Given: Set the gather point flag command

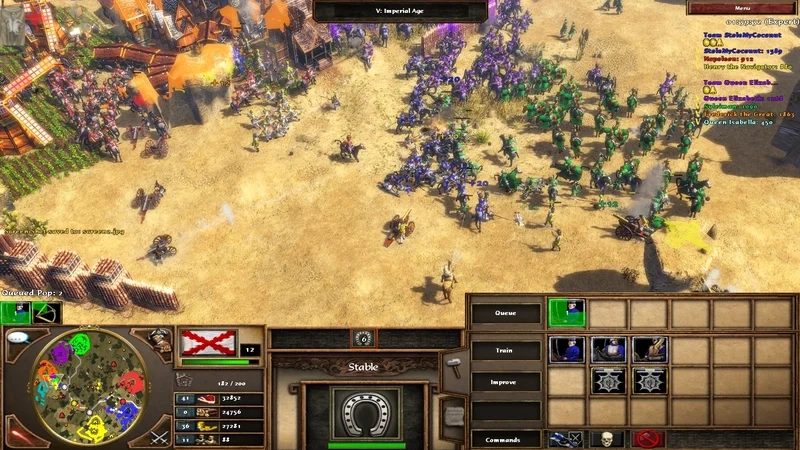Looking at the screenshot, I should [x=567, y=439].
